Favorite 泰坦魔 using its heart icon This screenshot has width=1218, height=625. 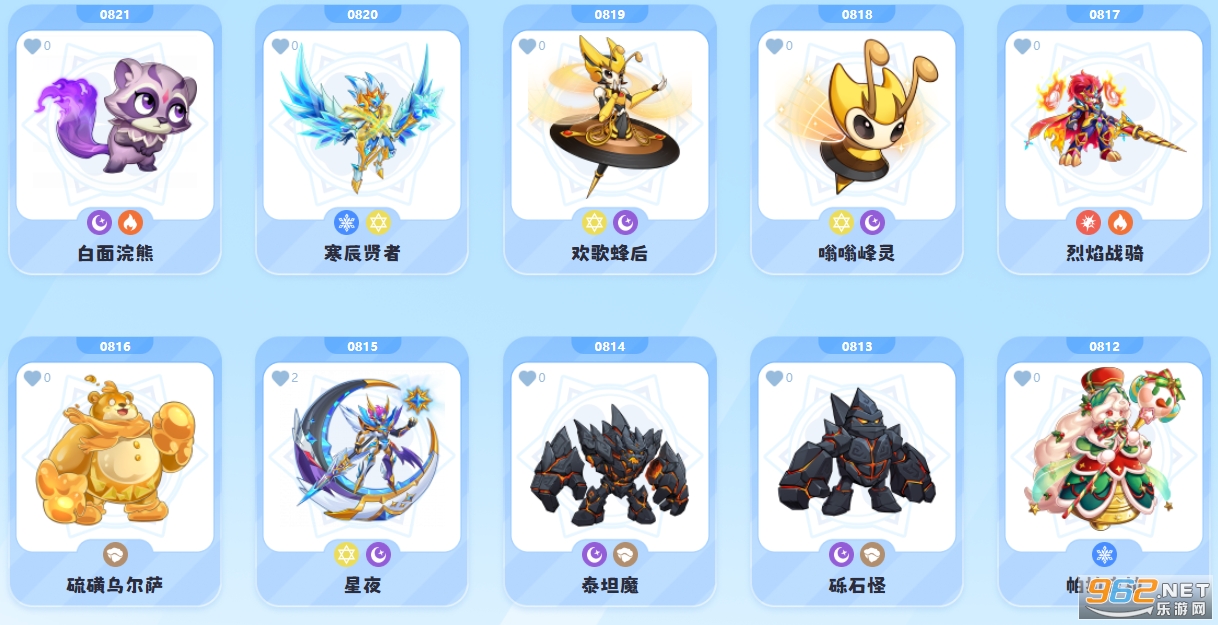coord(527,378)
